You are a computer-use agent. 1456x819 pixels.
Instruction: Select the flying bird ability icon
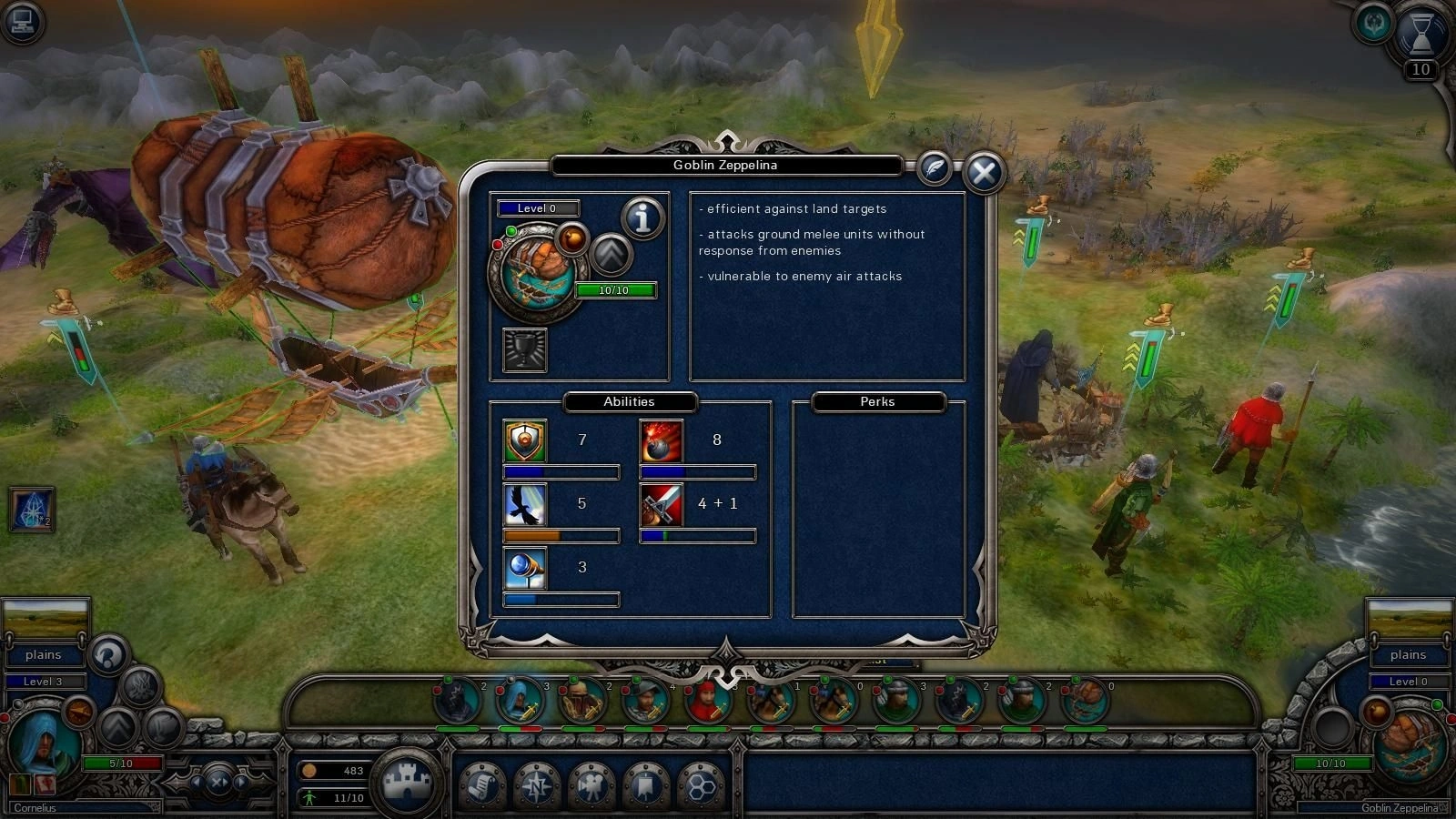point(525,505)
